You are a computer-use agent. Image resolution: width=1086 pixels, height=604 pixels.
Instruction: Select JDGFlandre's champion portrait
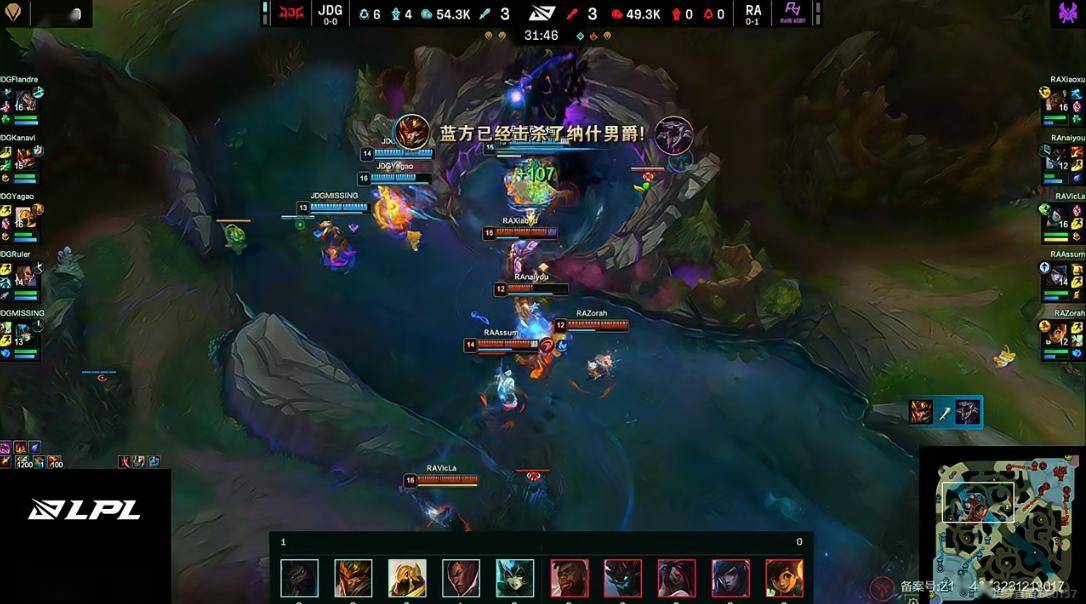pyautogui.click(x=25, y=101)
